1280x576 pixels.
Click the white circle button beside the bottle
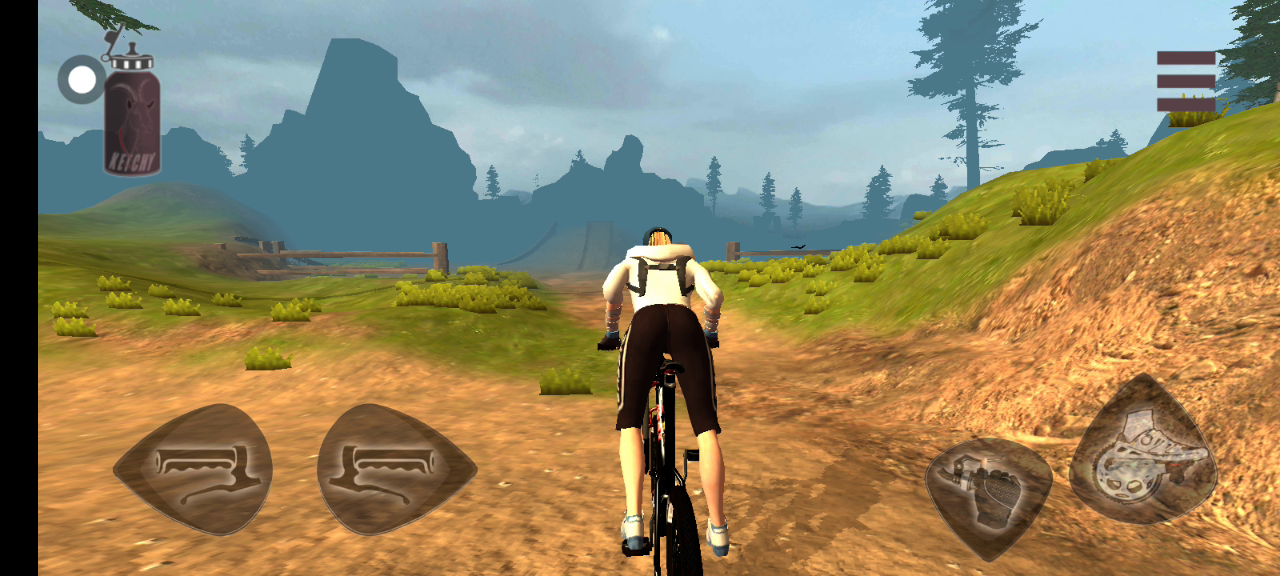[x=81, y=80]
